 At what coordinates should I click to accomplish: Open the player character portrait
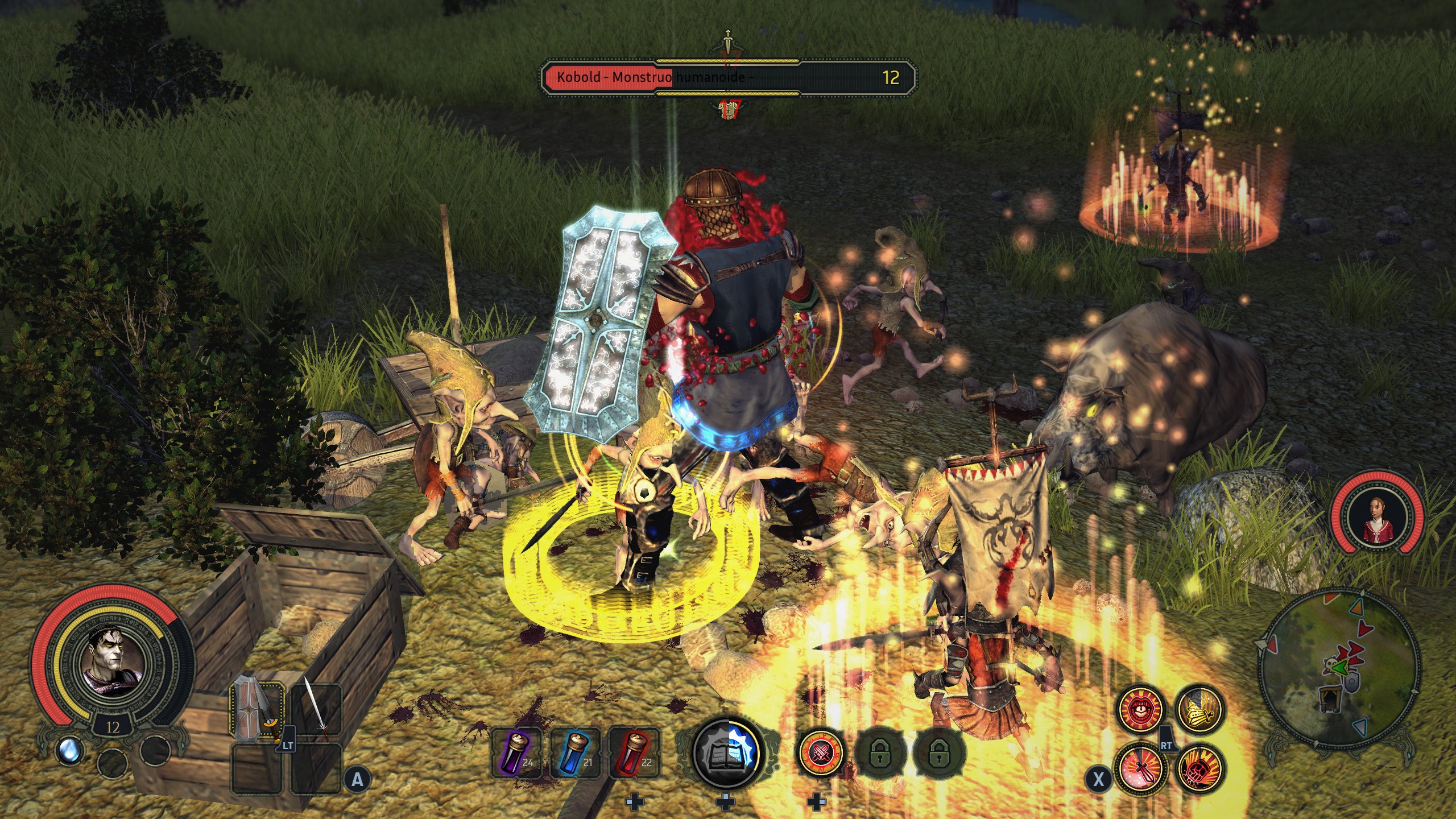coord(113,661)
